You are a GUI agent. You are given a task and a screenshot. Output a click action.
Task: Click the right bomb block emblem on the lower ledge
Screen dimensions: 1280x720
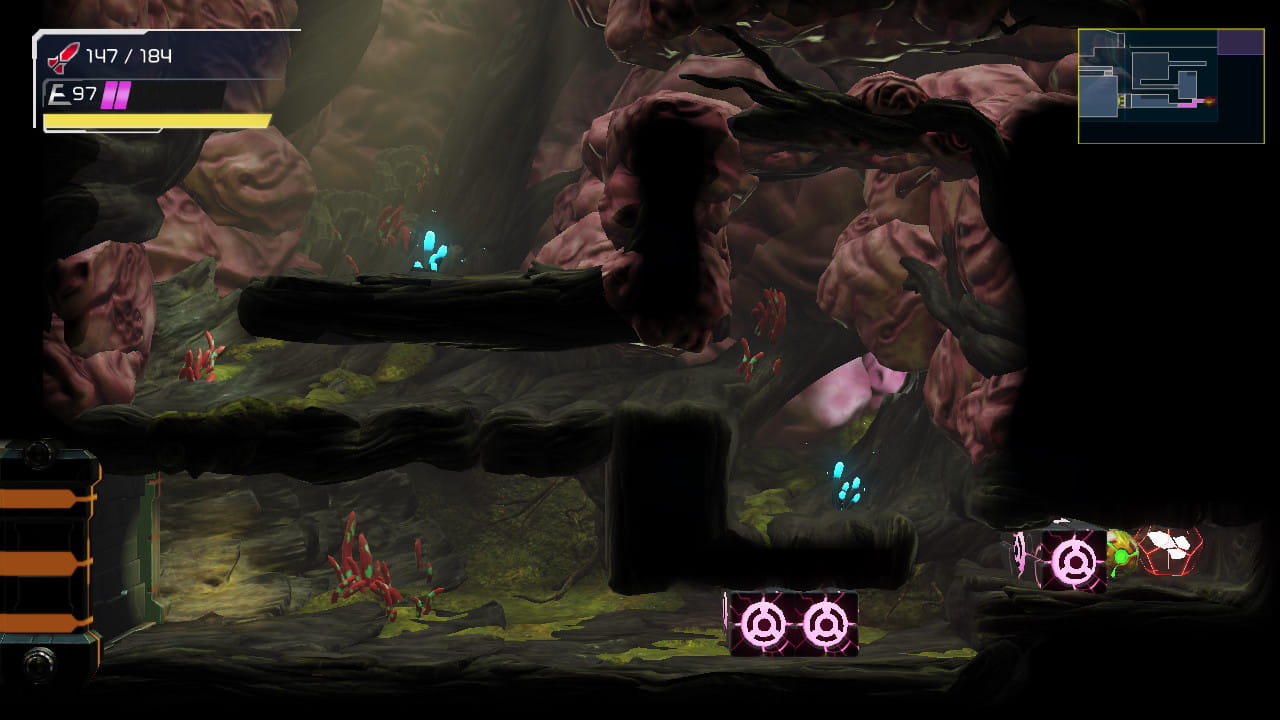[824, 622]
